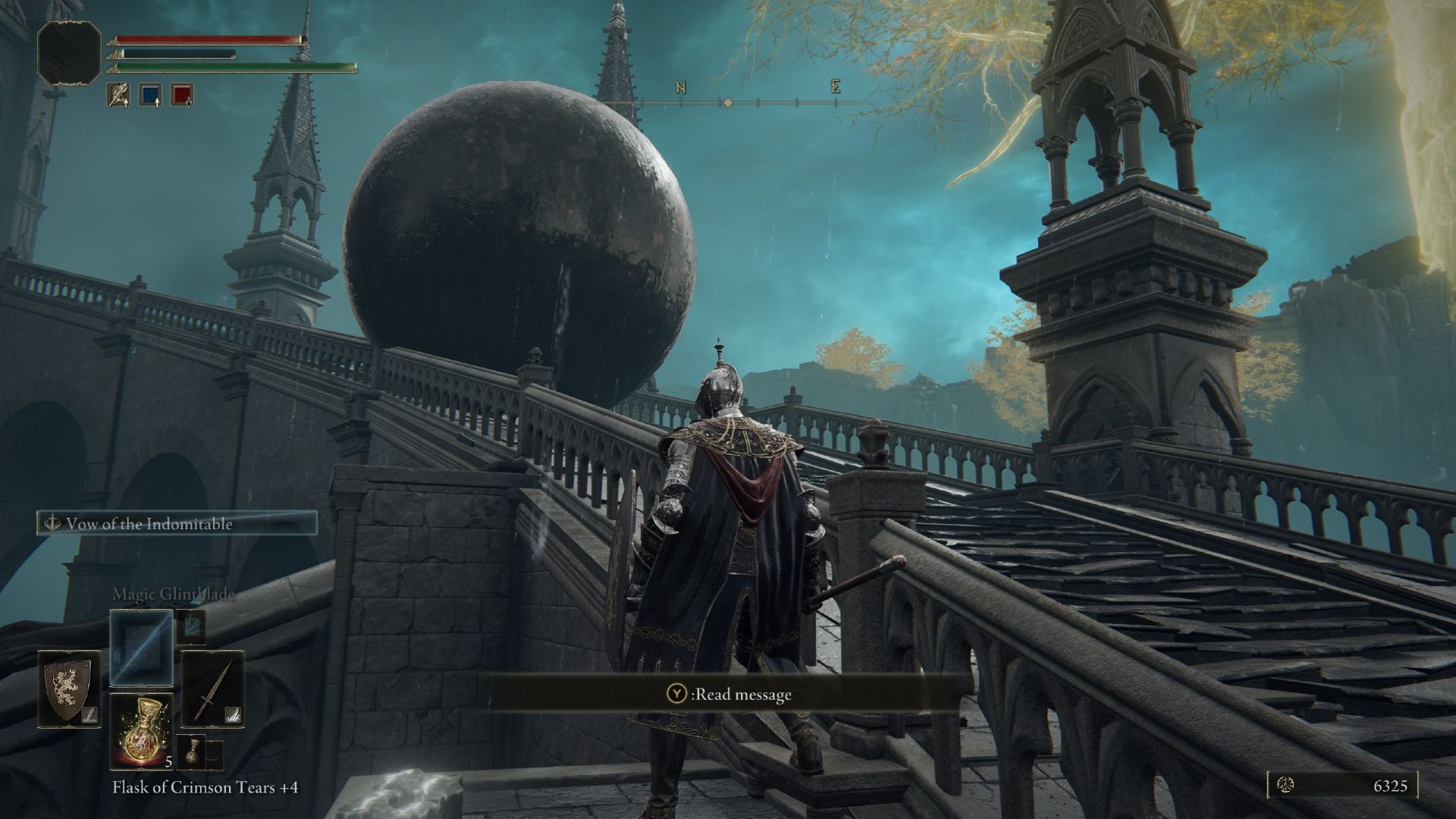Inspect the blue square buff icon
The height and width of the screenshot is (819, 1456).
point(150,95)
